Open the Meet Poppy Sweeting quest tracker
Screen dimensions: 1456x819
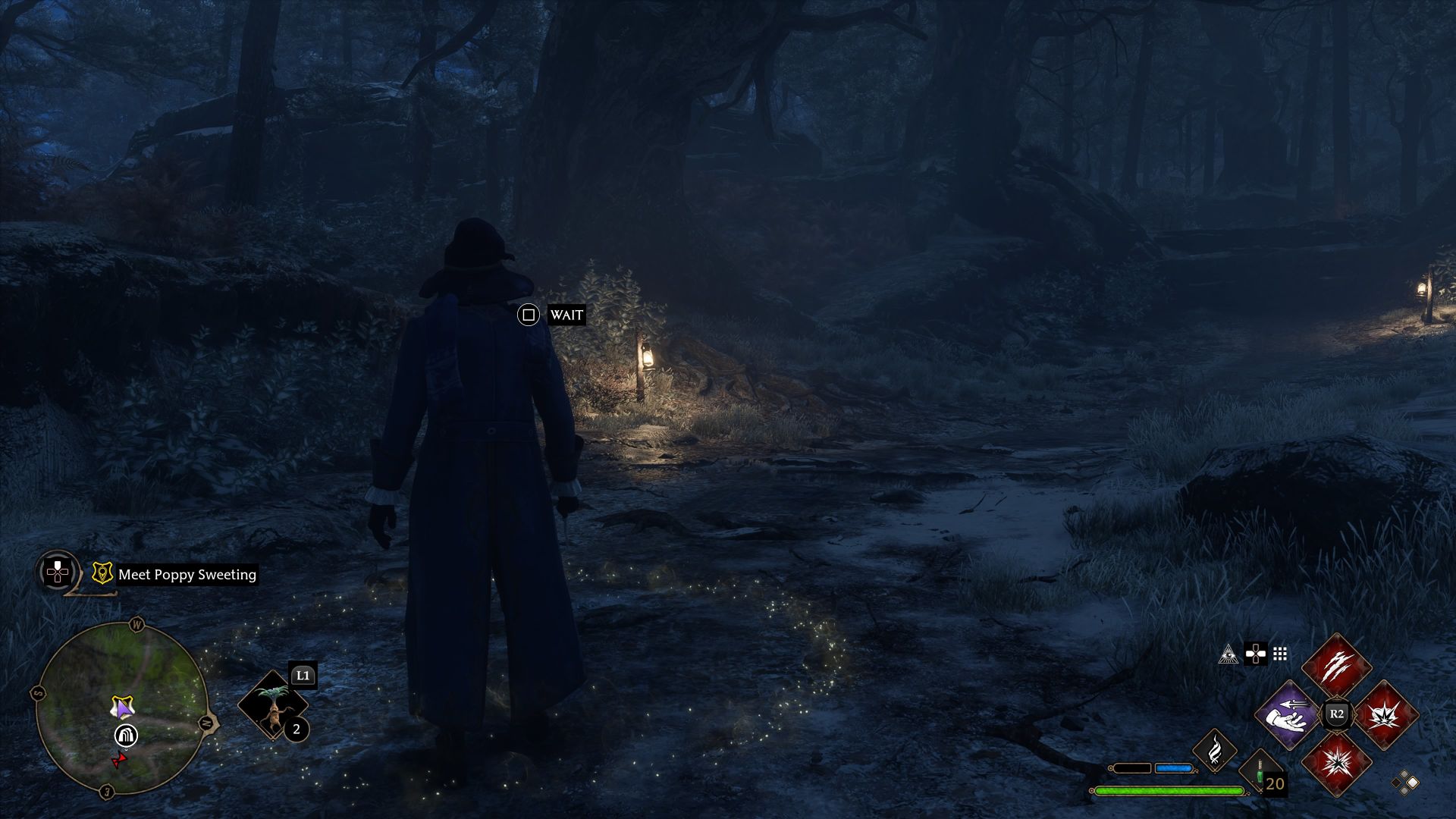coord(187,575)
